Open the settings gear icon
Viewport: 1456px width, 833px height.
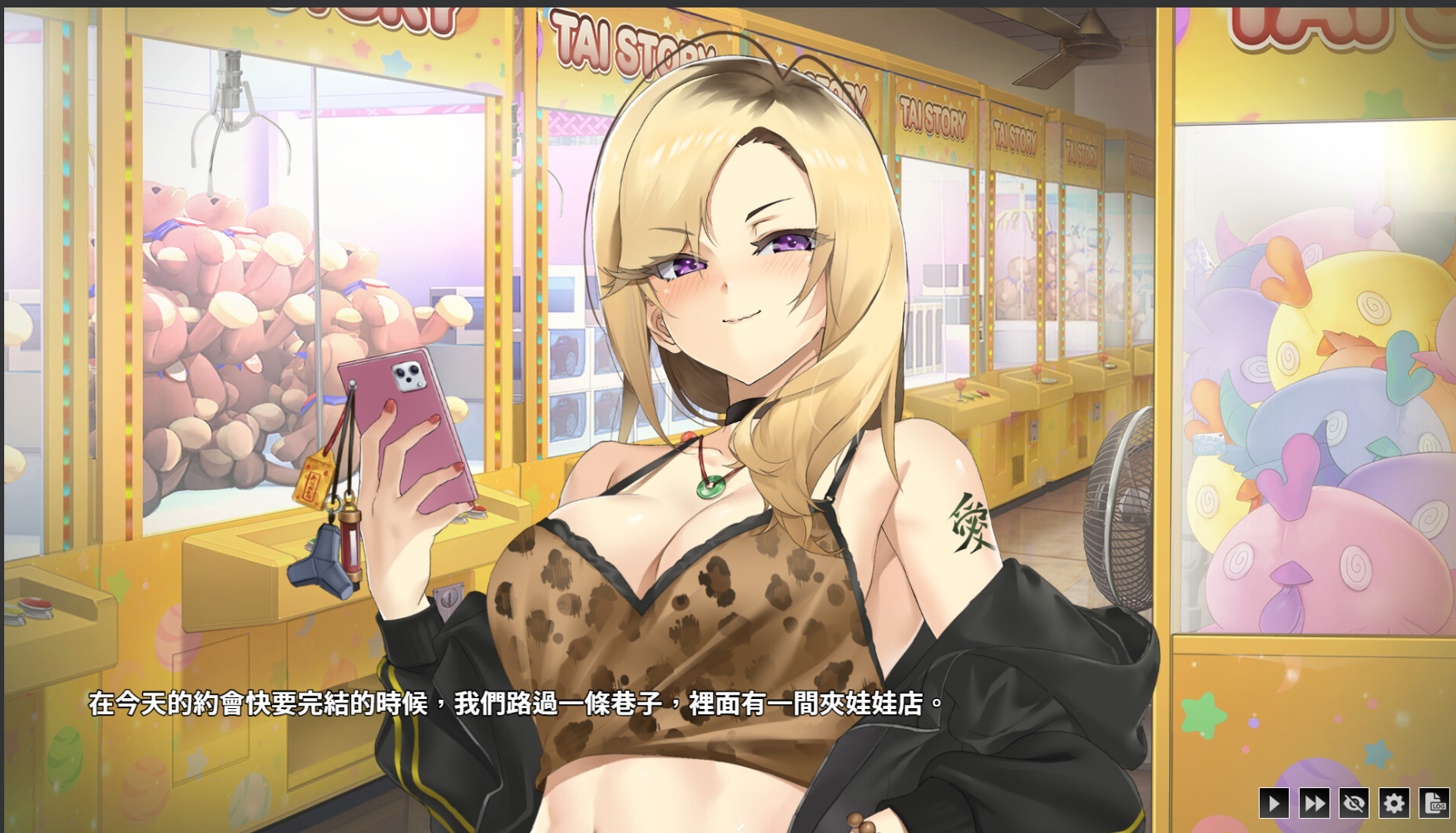click(1395, 804)
